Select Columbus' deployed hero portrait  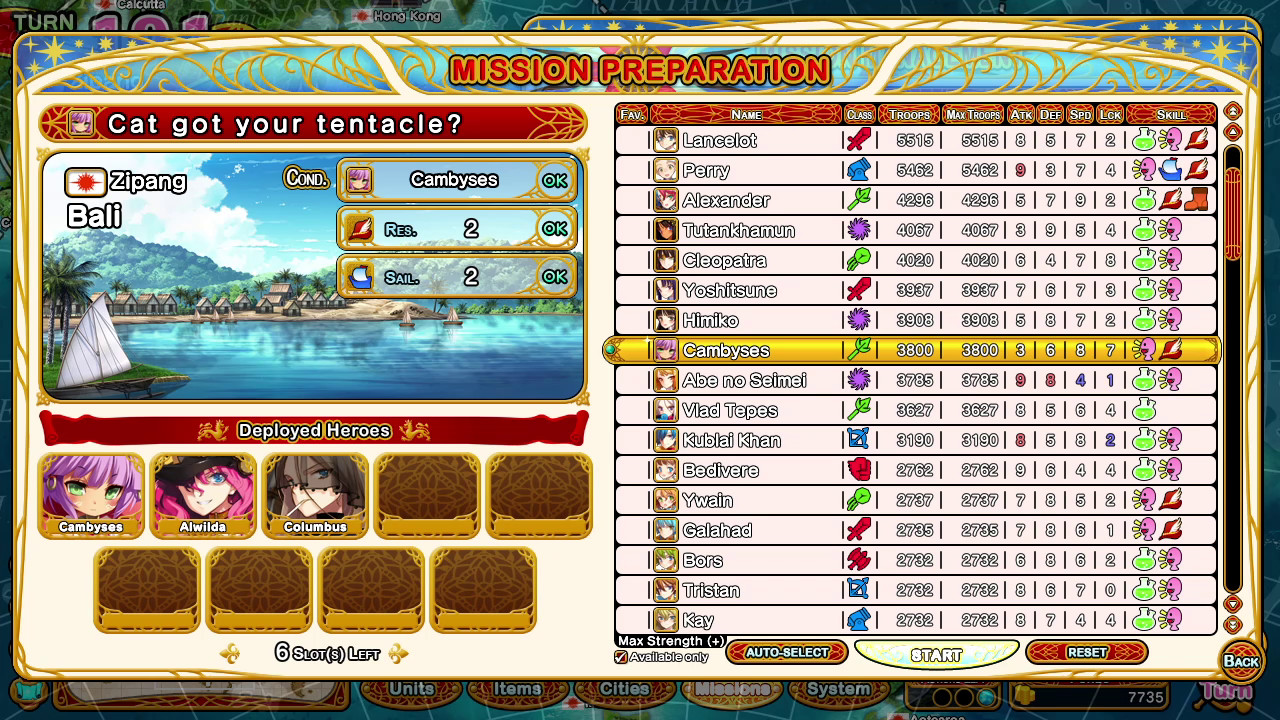pyautogui.click(x=316, y=494)
